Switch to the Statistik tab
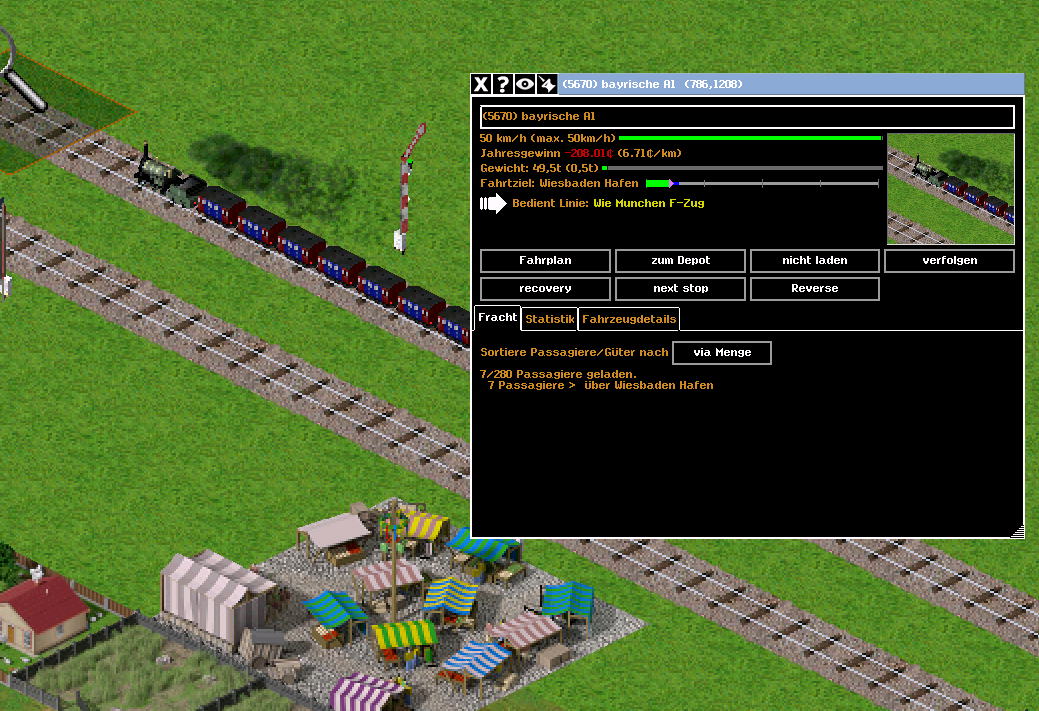Viewport: 1039px width, 711px height. (550, 319)
